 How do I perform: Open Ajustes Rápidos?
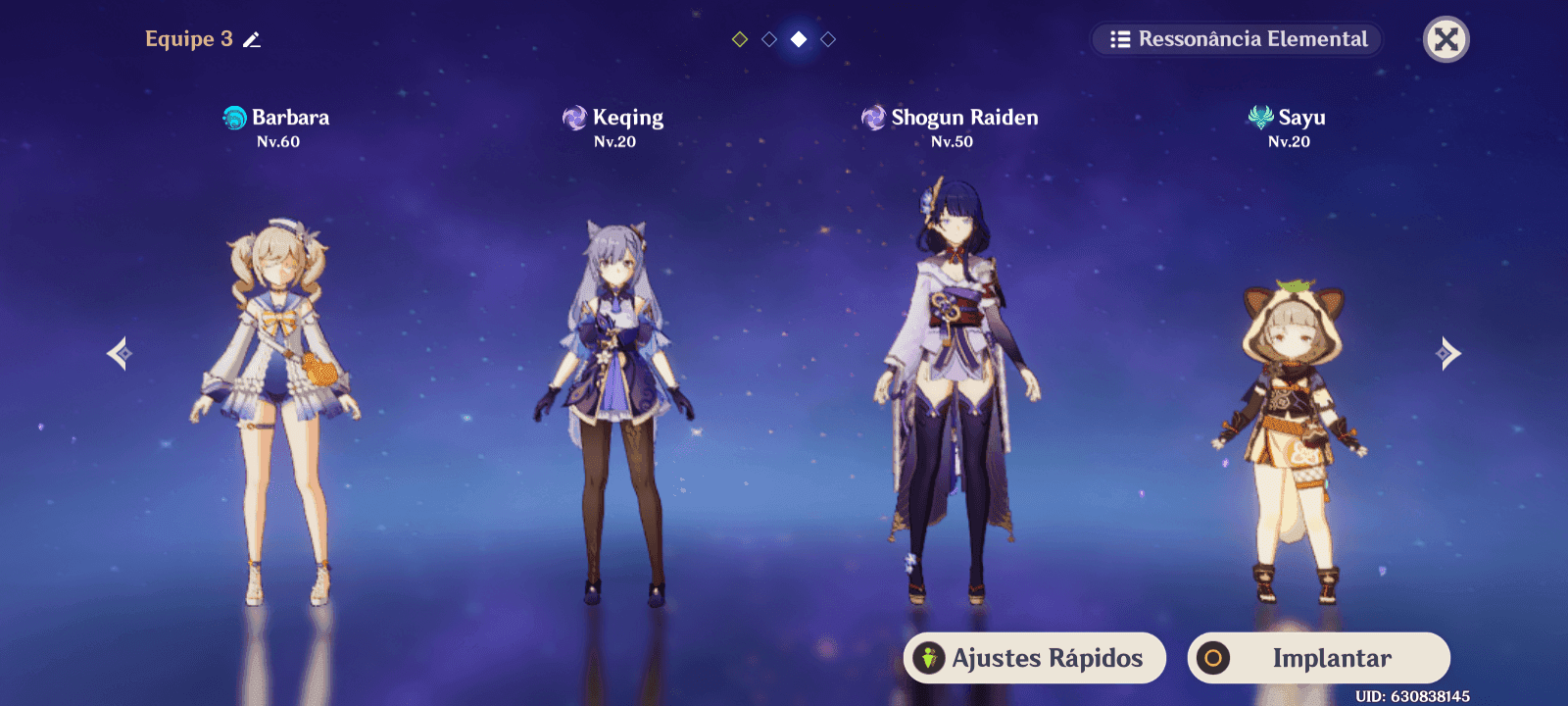[x=1034, y=658]
